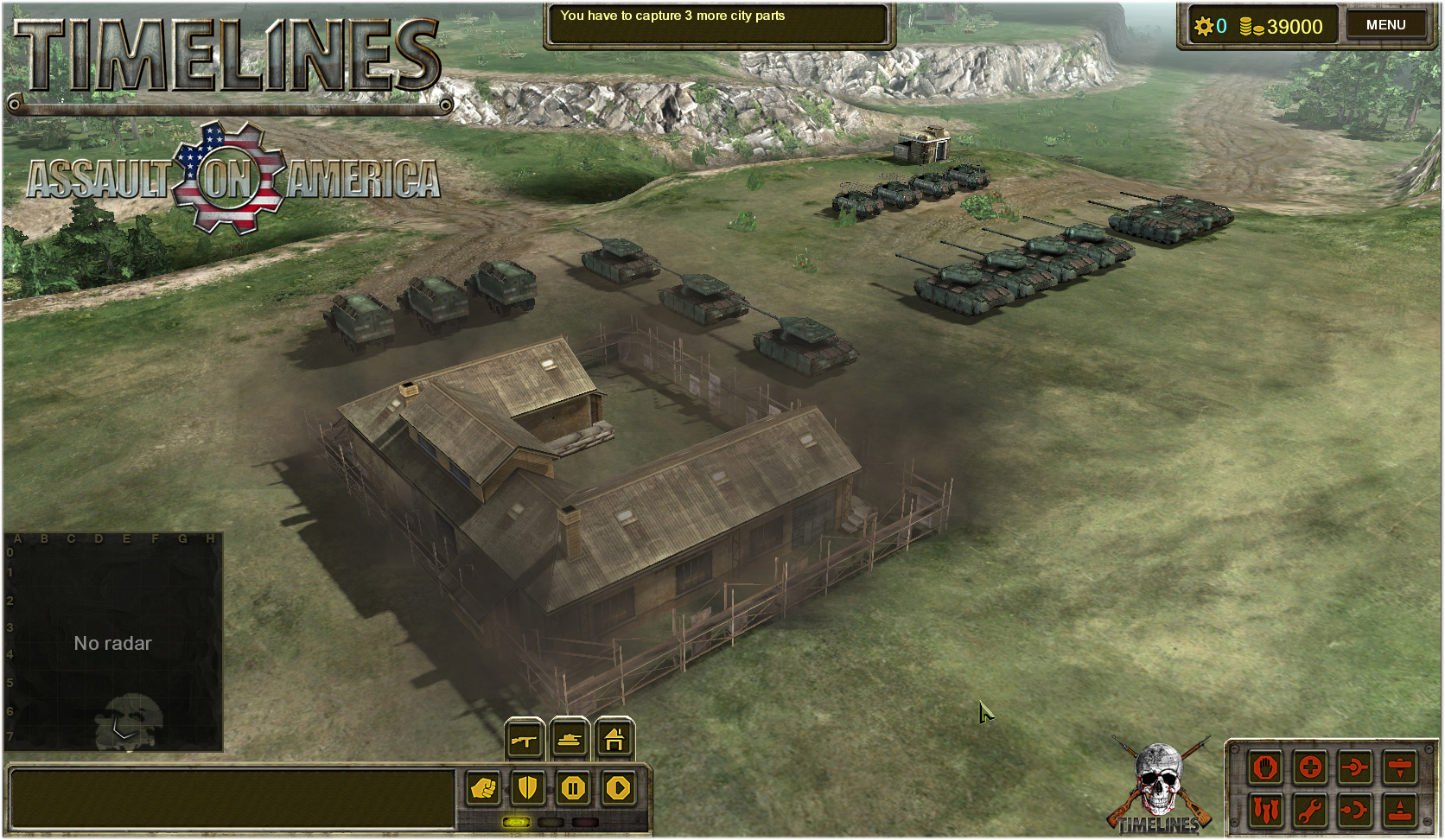The image size is (1445, 840).
Task: Open the MENU
Action: point(1385,24)
